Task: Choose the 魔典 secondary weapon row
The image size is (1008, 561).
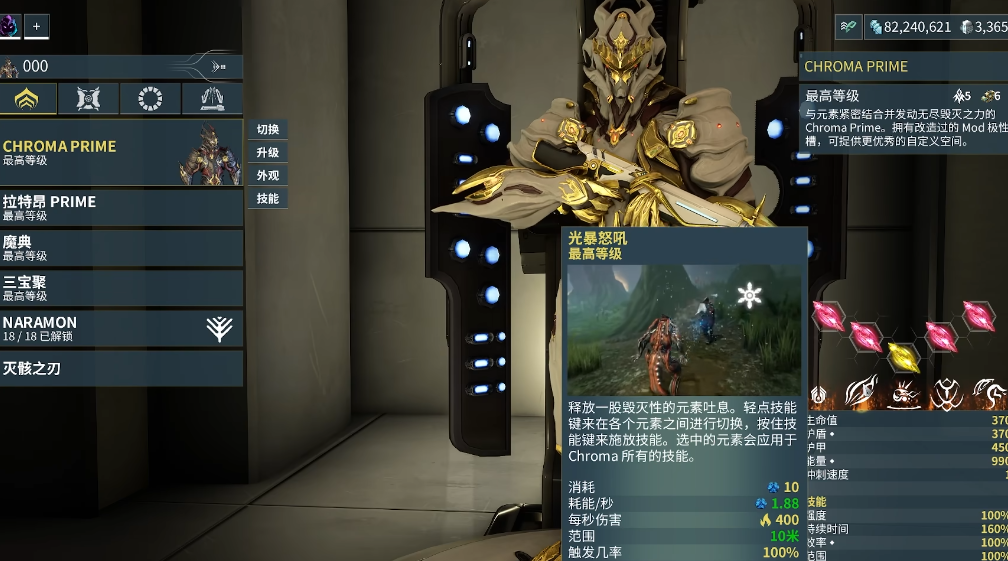Action: click(x=121, y=248)
